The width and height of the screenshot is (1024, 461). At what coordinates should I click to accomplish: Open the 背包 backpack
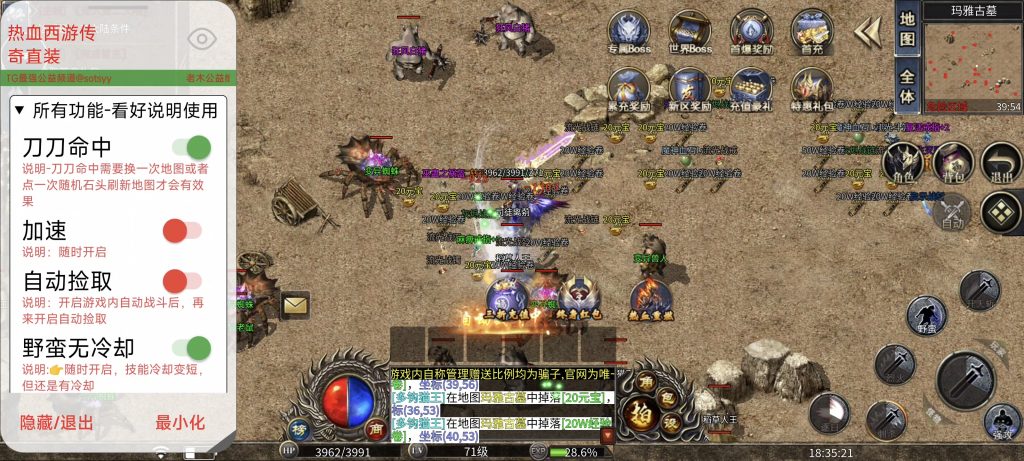coord(953,165)
